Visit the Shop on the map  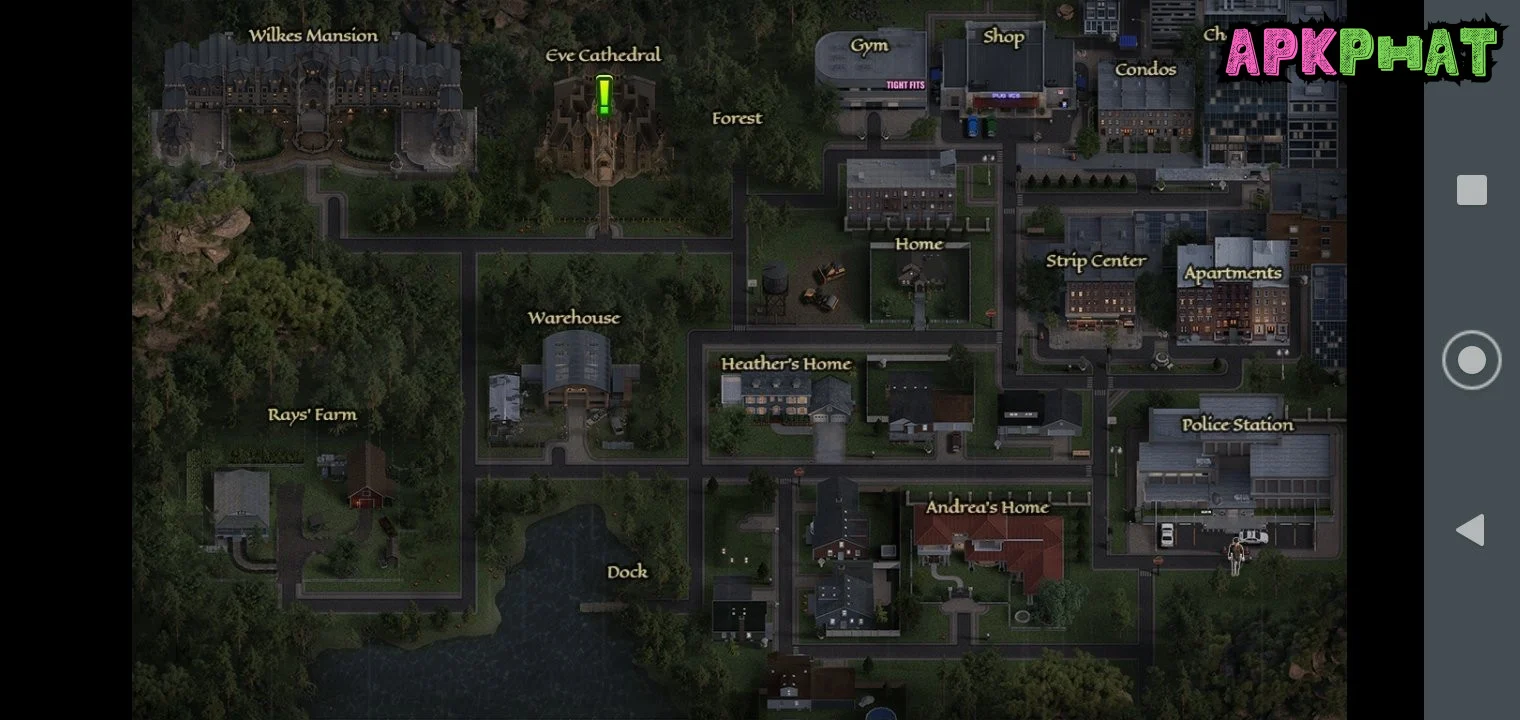point(1003,38)
